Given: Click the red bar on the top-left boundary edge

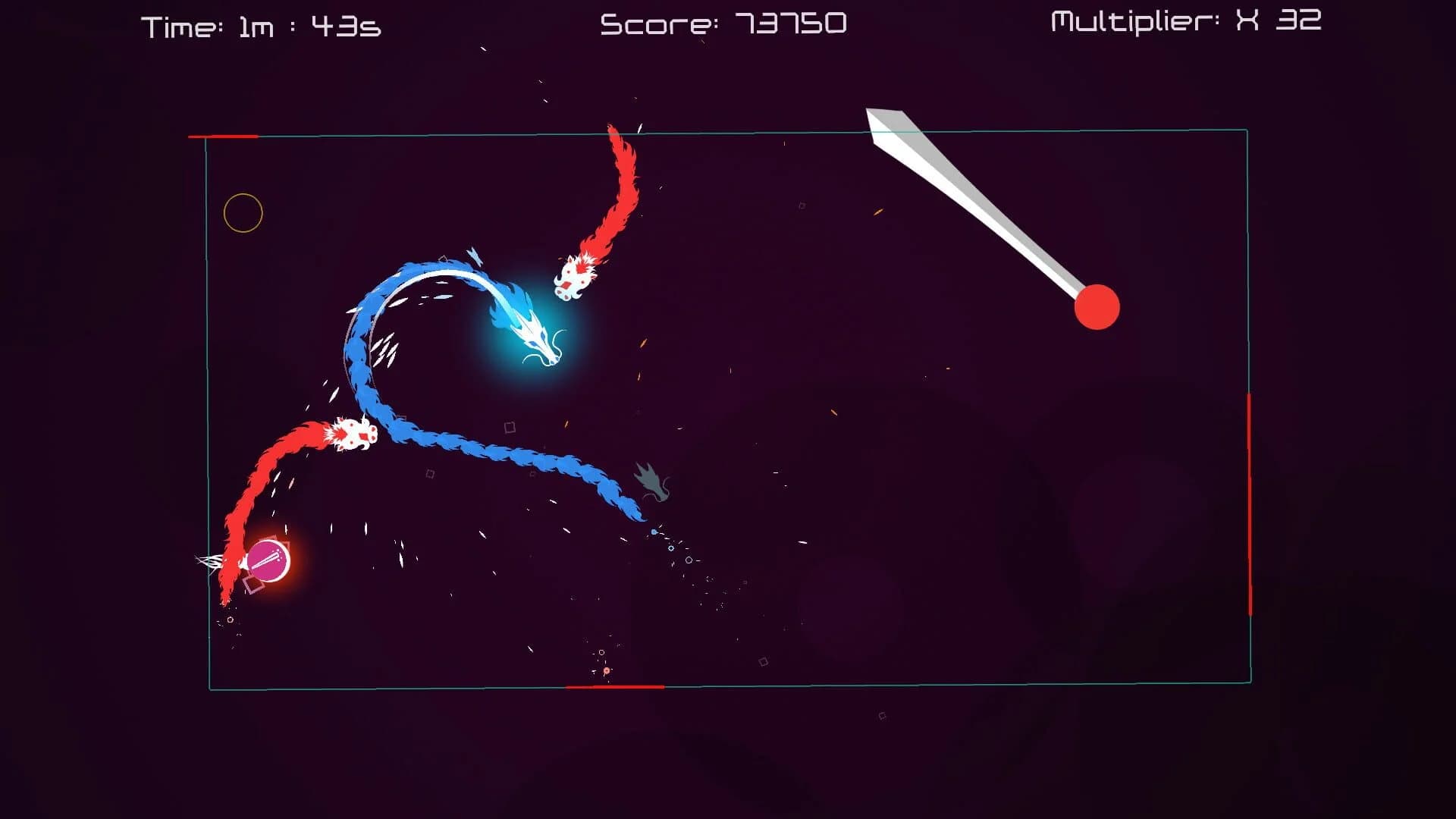Looking at the screenshot, I should pyautogui.click(x=224, y=136).
